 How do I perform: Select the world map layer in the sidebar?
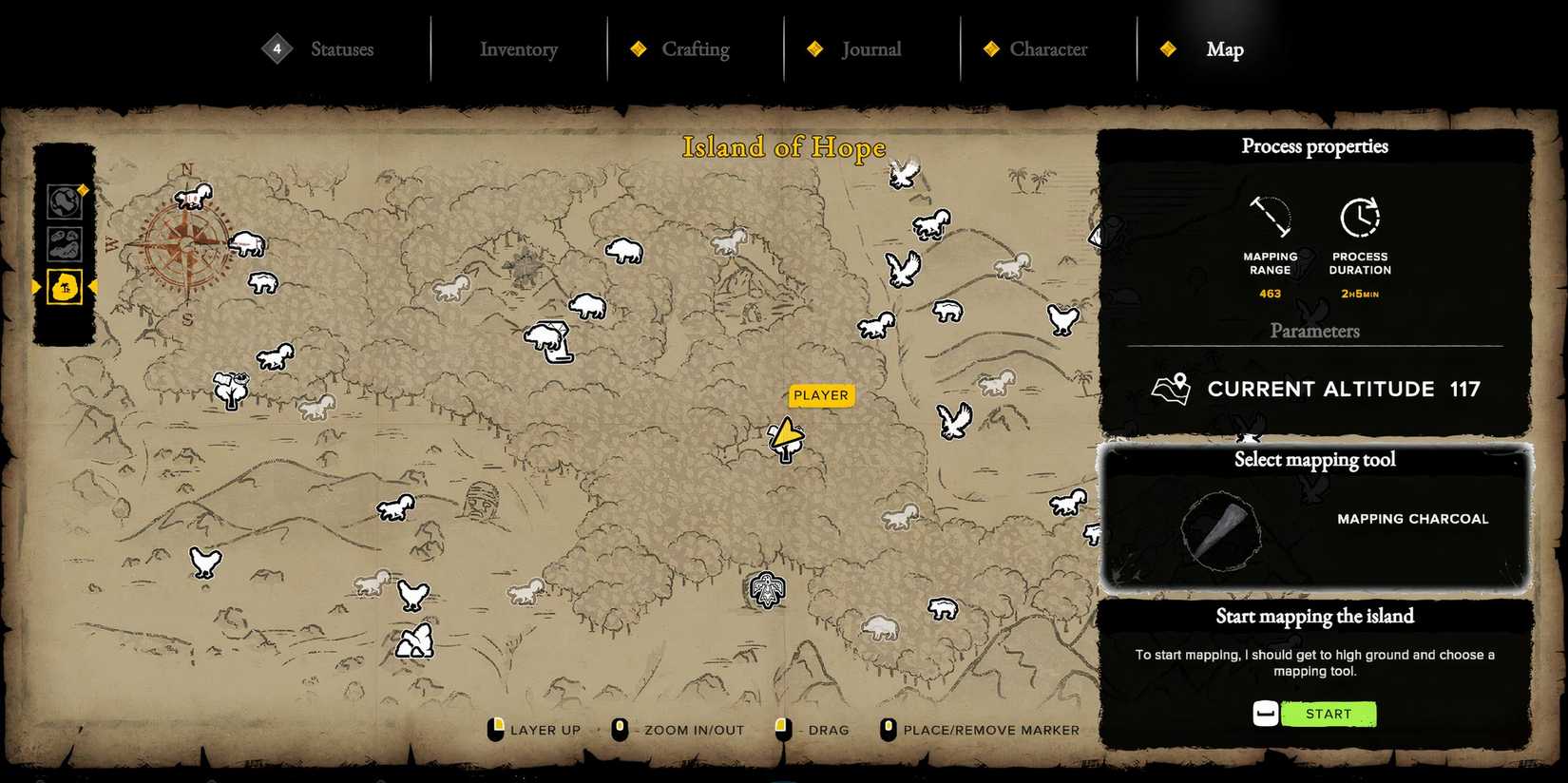(65, 201)
